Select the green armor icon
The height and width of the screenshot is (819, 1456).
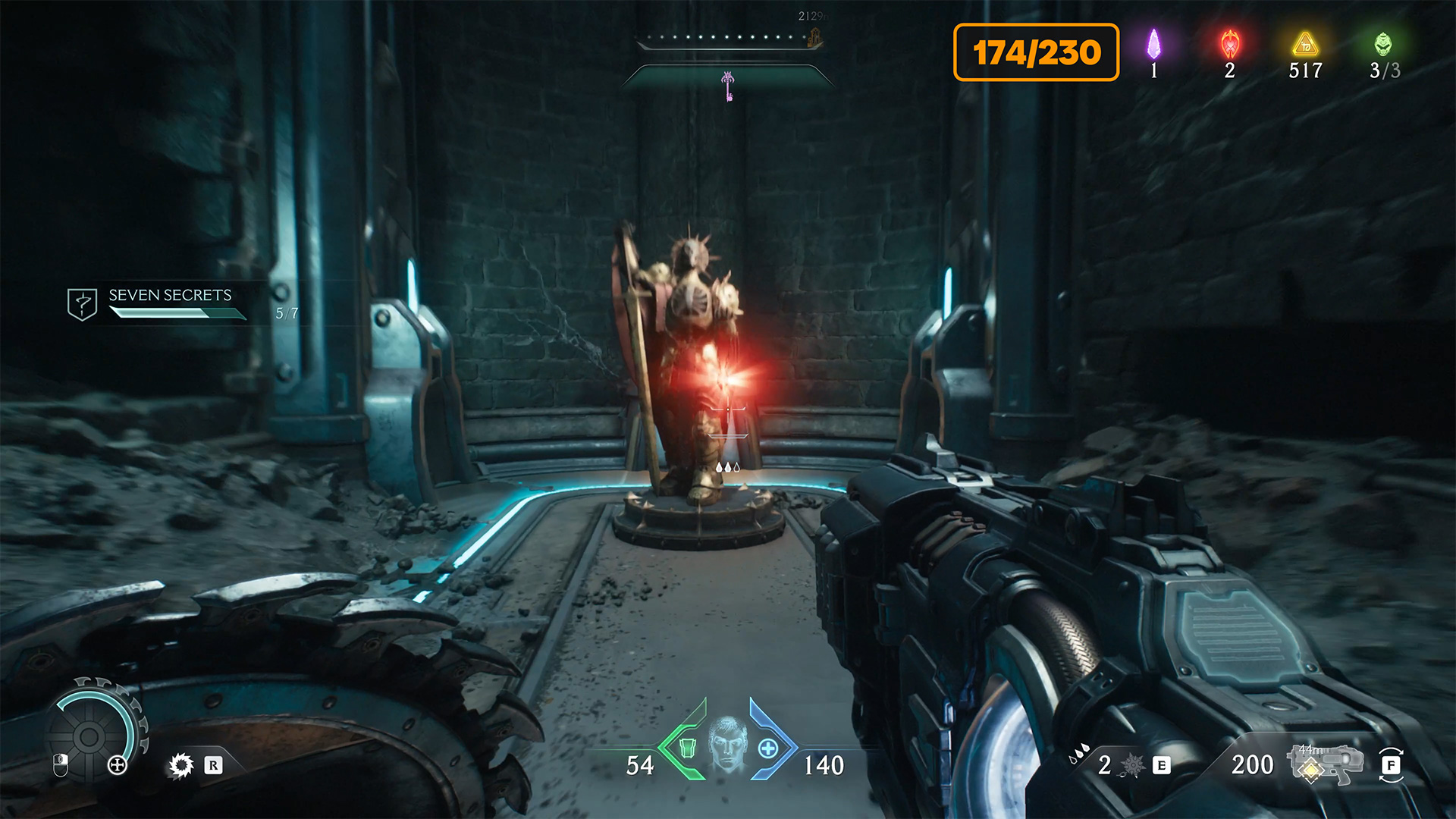click(x=687, y=748)
